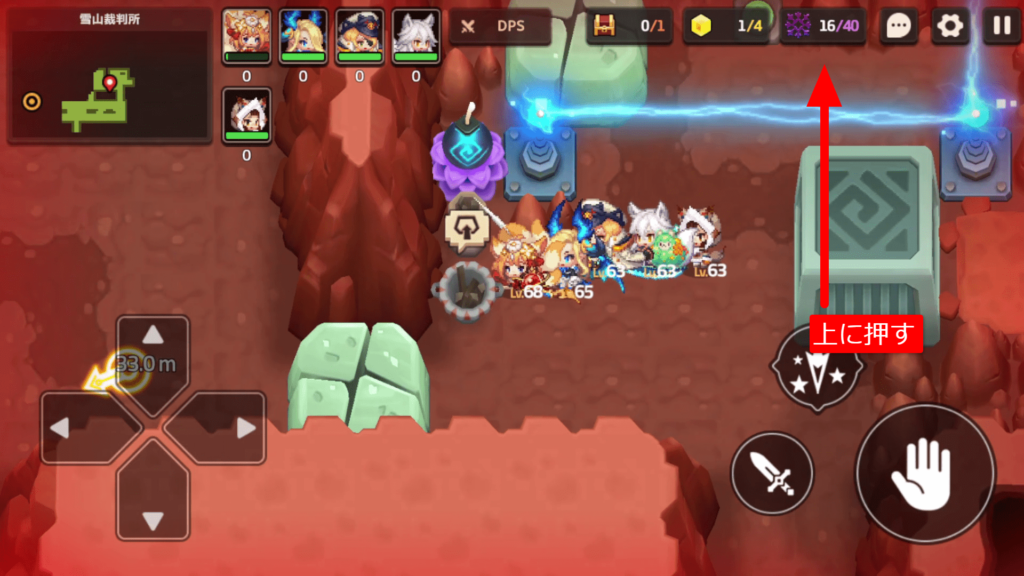Open the chat speech bubble
This screenshot has width=1024, height=576.
pyautogui.click(x=898, y=27)
